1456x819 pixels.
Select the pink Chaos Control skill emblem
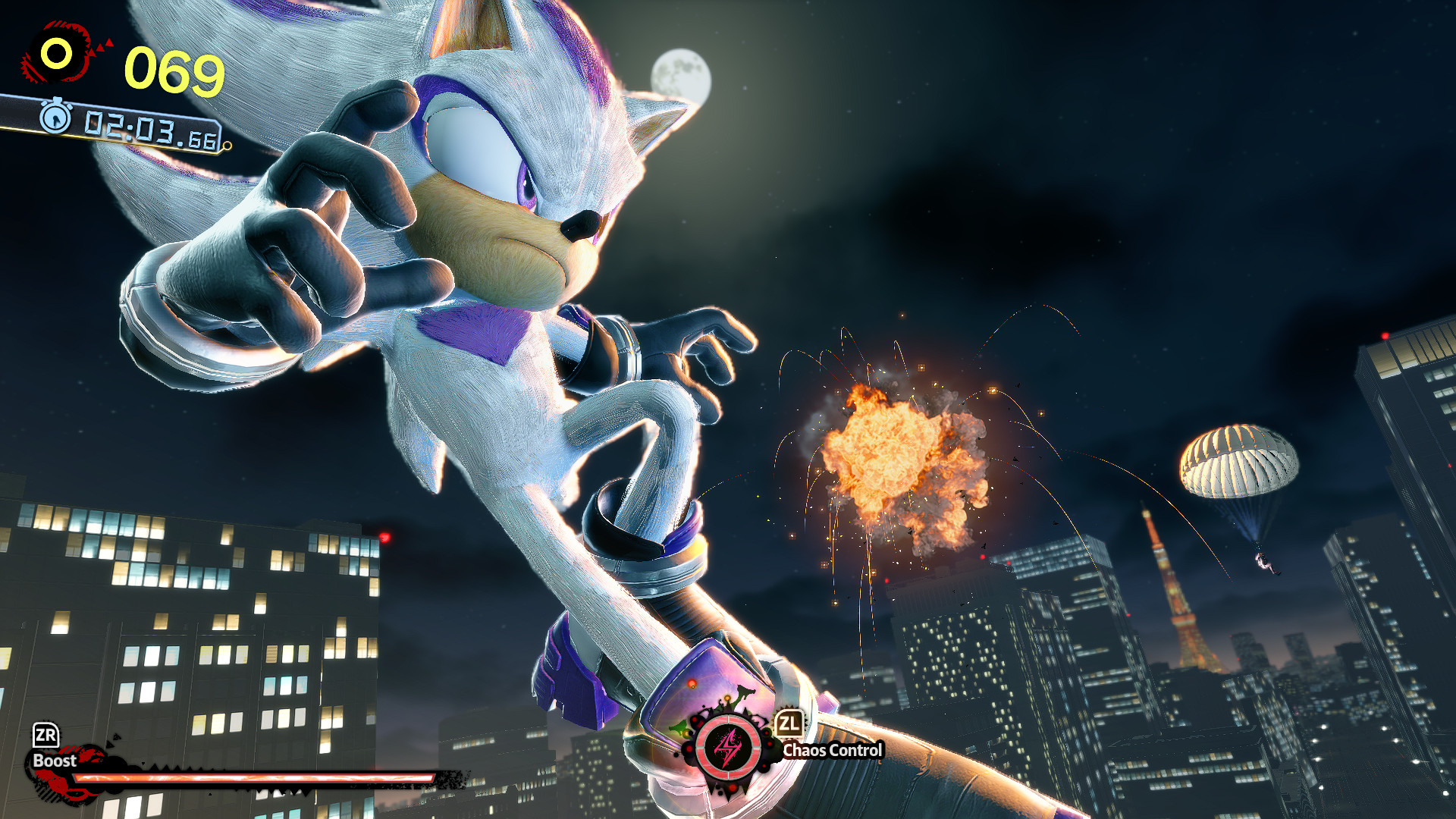[x=726, y=748]
